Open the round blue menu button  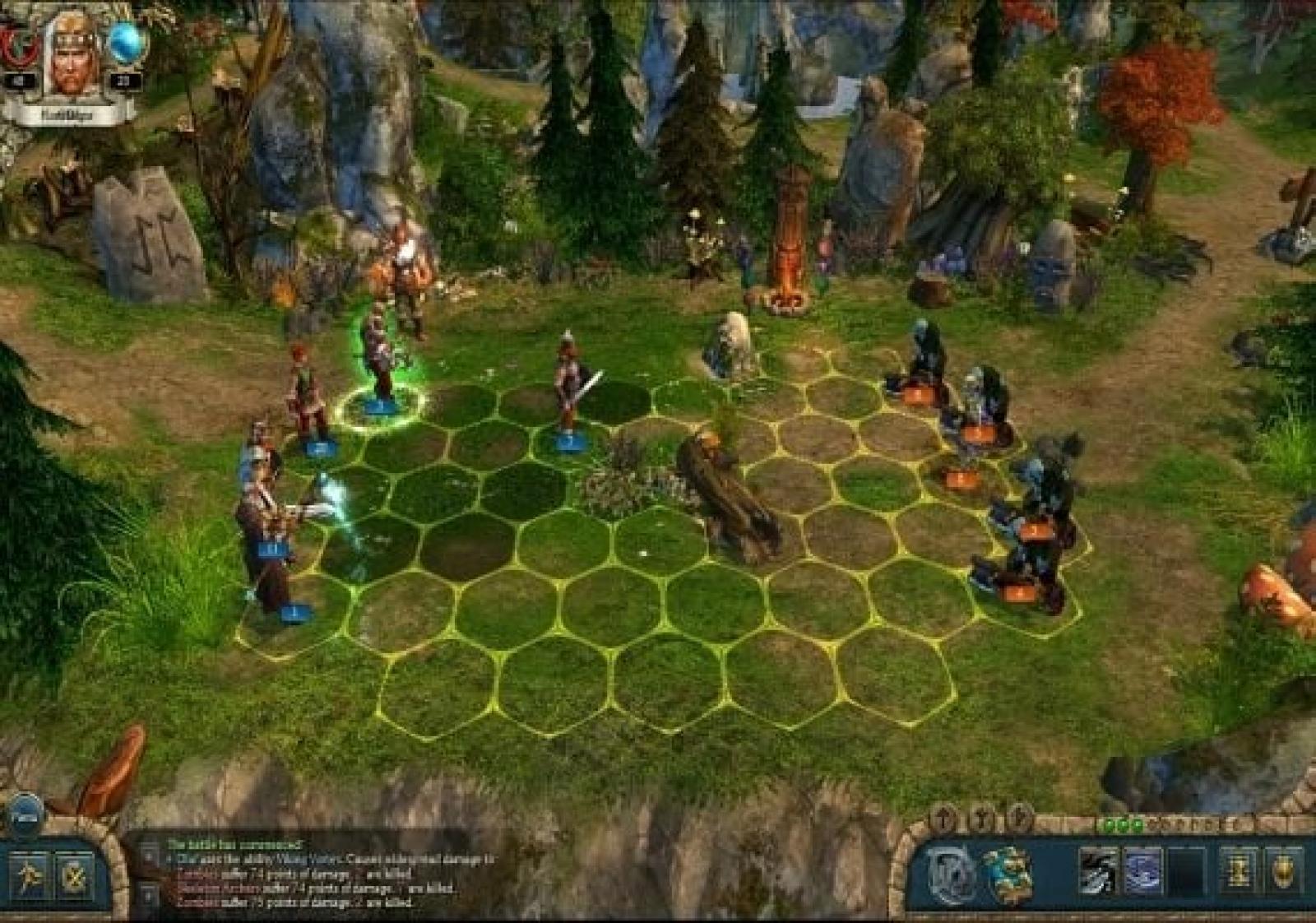point(25,814)
